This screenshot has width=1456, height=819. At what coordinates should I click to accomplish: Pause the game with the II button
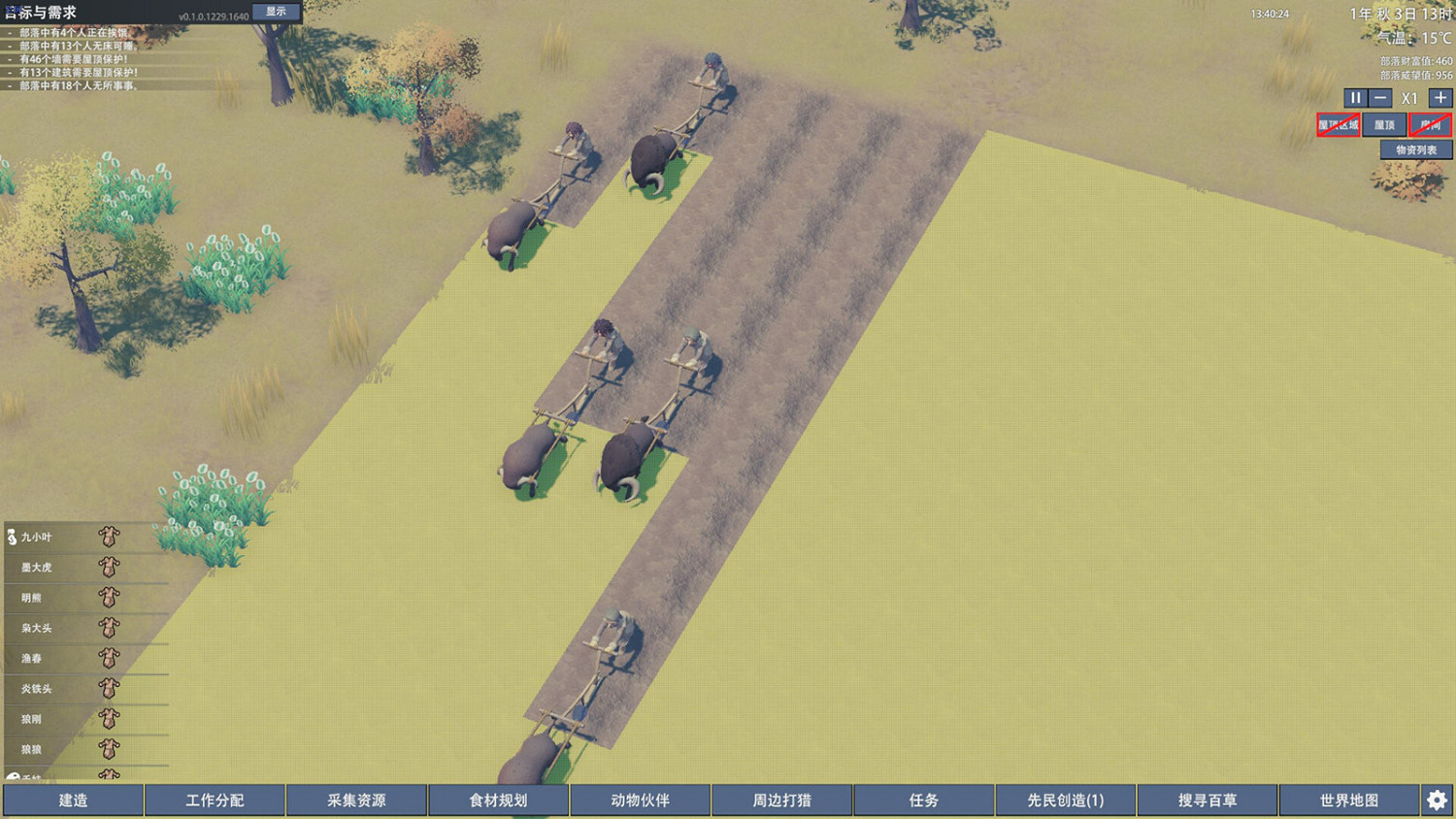1355,97
